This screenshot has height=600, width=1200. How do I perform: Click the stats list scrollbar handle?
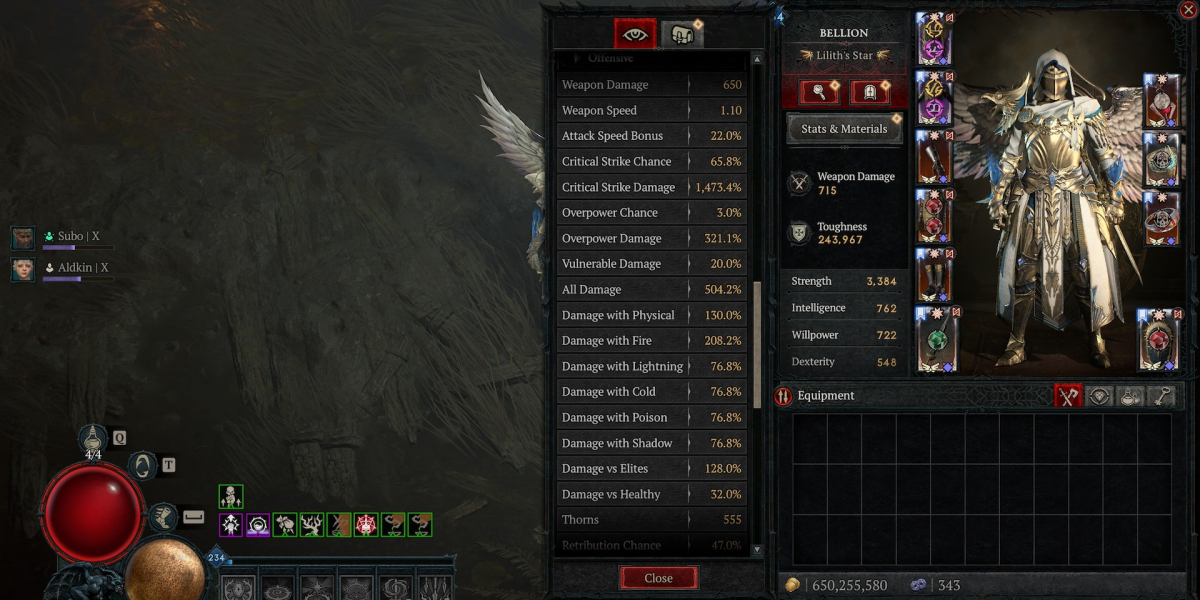(x=757, y=330)
